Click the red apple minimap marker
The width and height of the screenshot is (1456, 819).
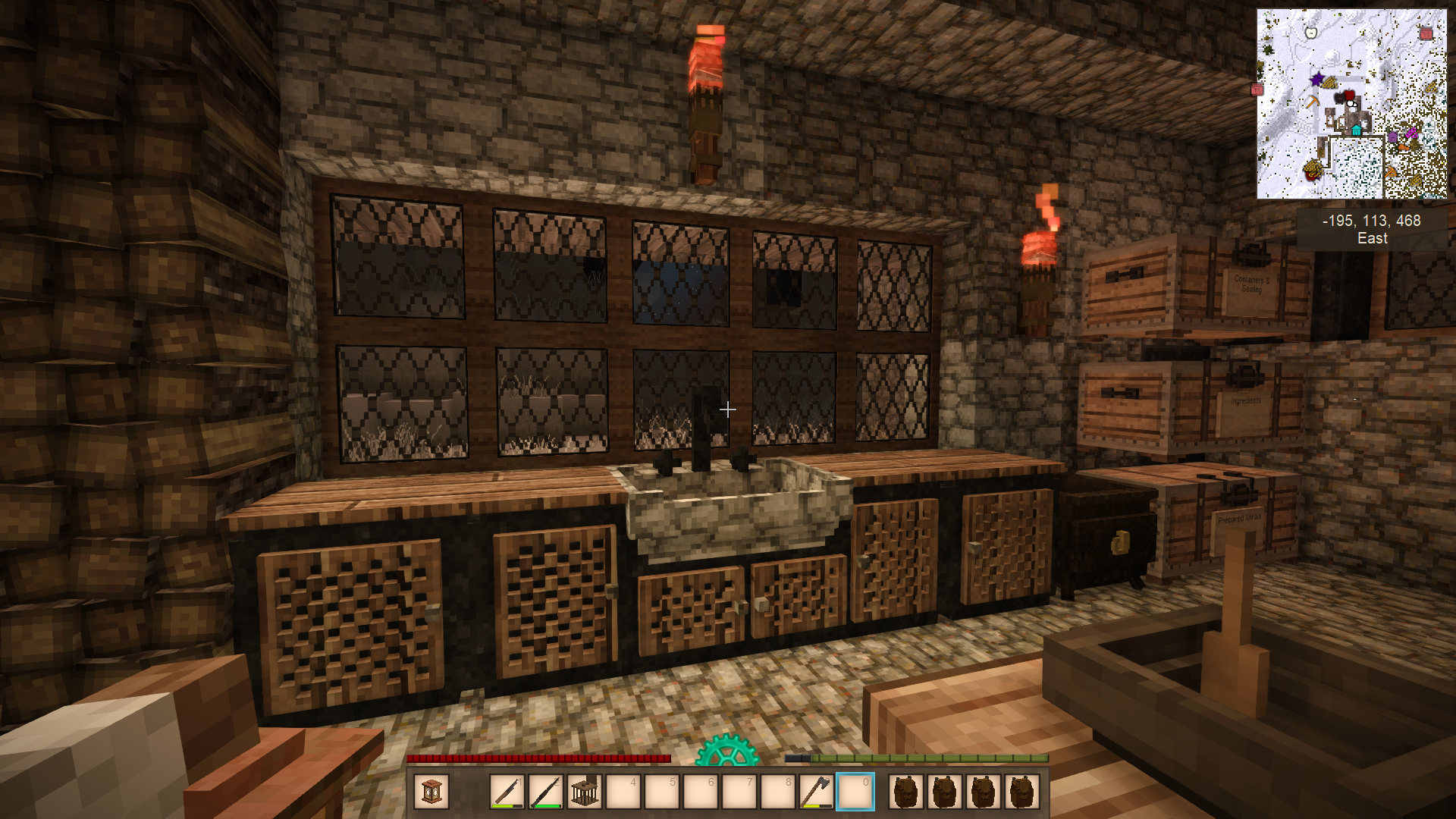click(1349, 96)
